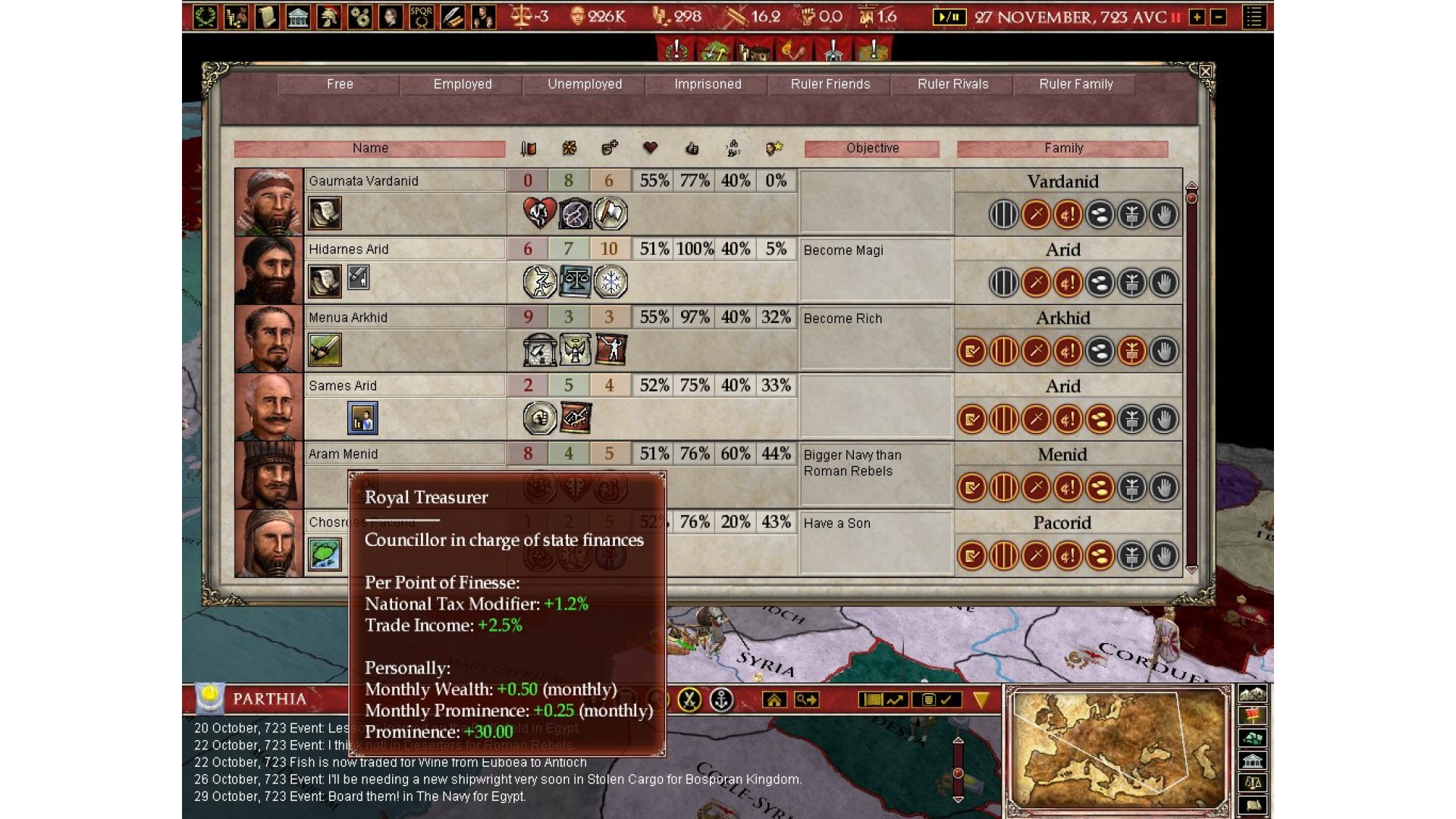Select the Employed filter tab
The width and height of the screenshot is (1456, 819).
pyautogui.click(x=463, y=84)
